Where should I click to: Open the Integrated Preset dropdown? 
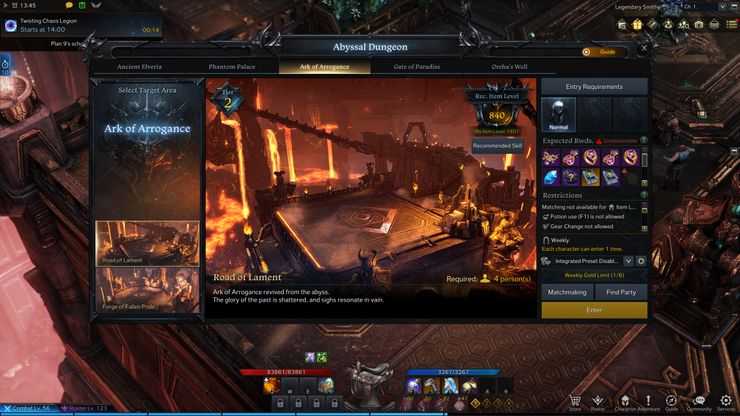tap(628, 261)
